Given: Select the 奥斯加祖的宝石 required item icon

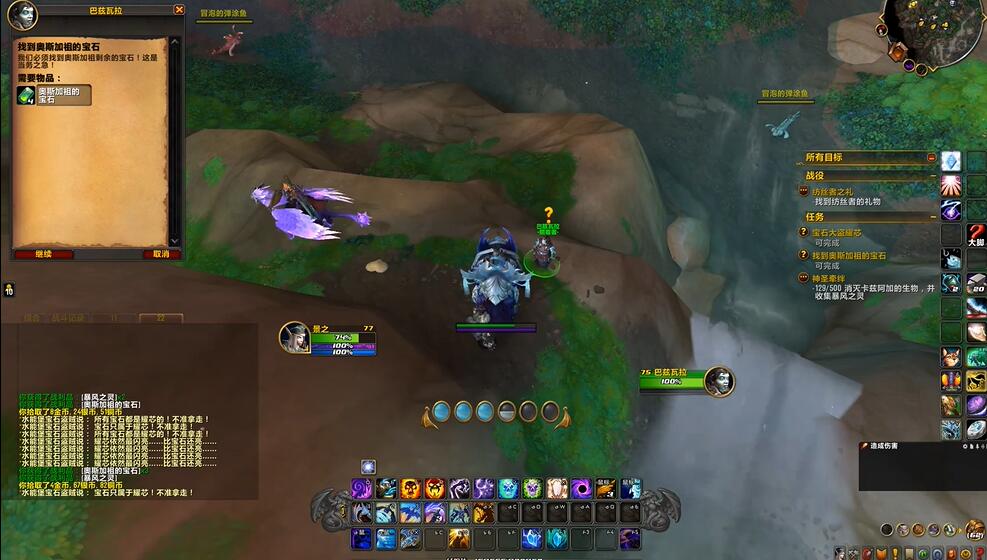Looking at the screenshot, I should (26, 95).
